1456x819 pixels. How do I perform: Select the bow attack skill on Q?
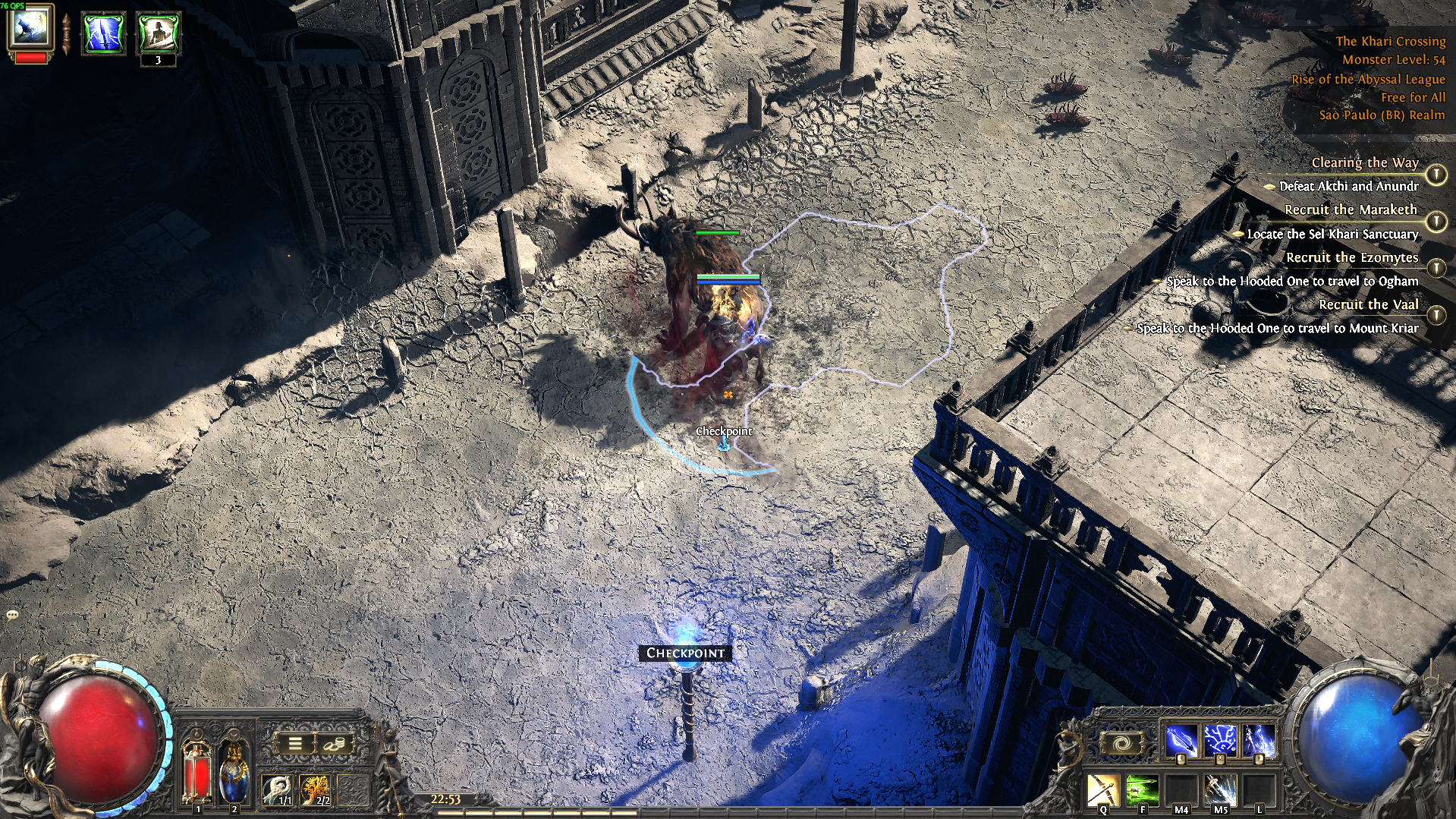pos(1102,789)
